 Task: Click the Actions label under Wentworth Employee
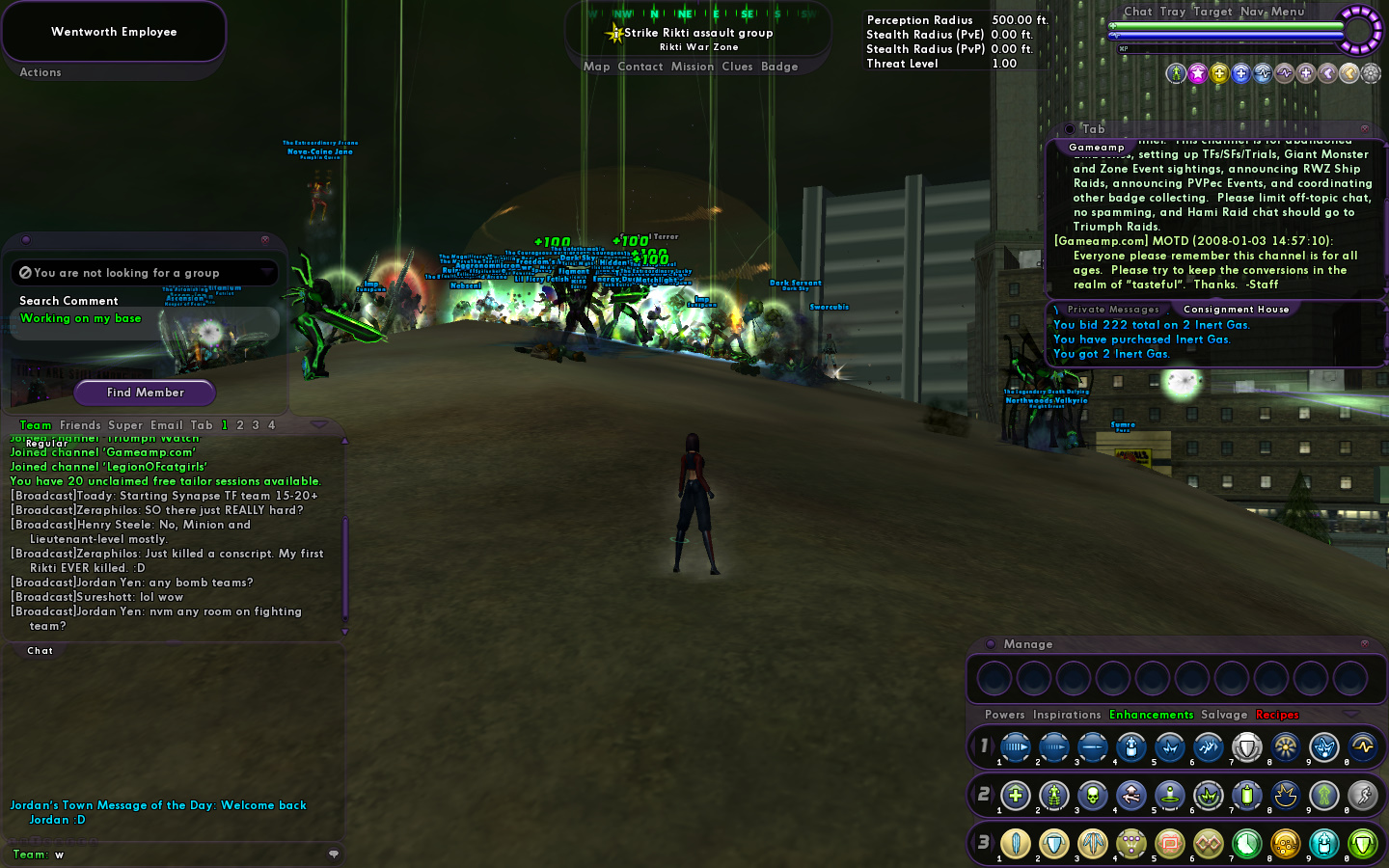click(41, 72)
